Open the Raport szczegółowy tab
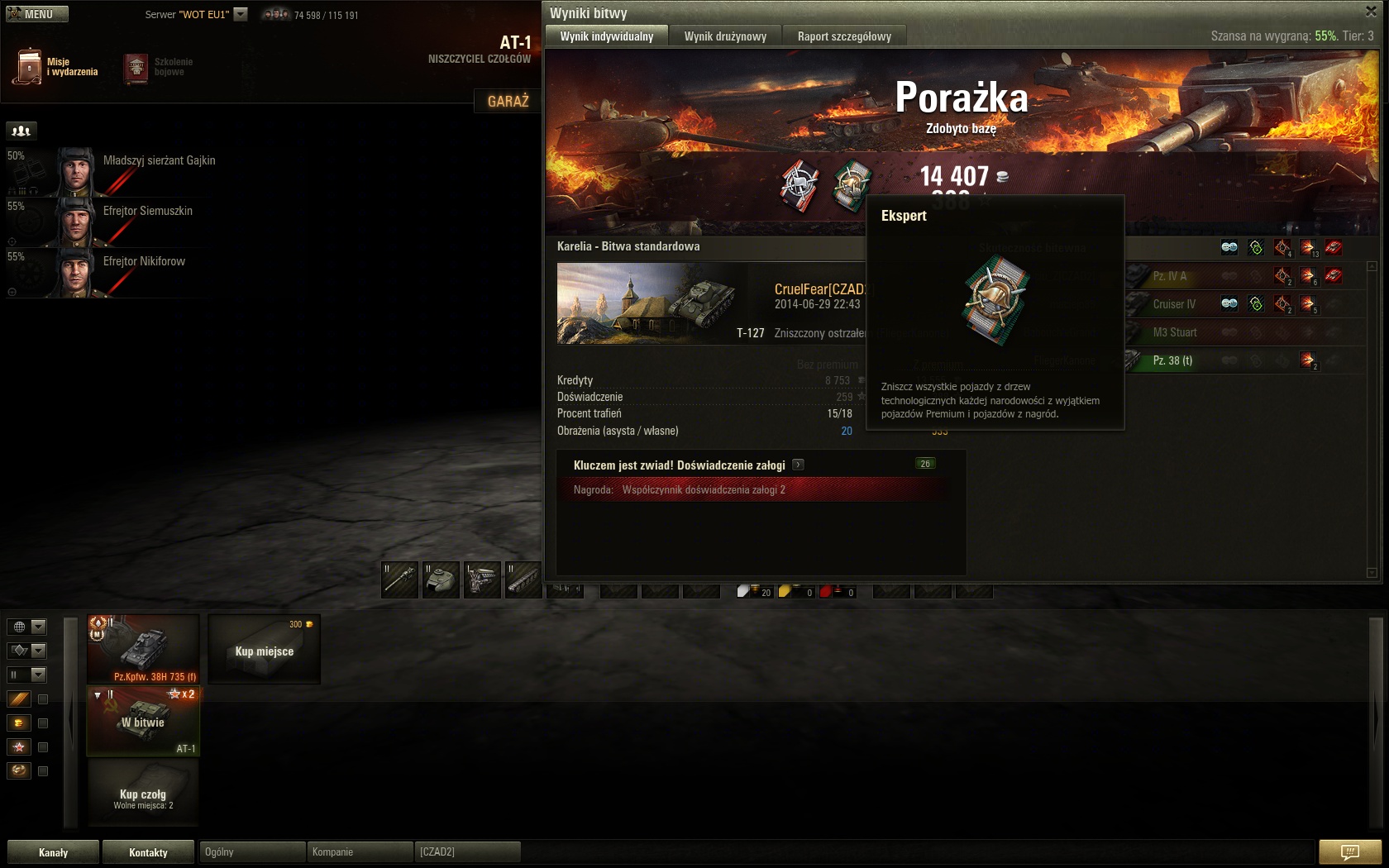 click(x=843, y=36)
